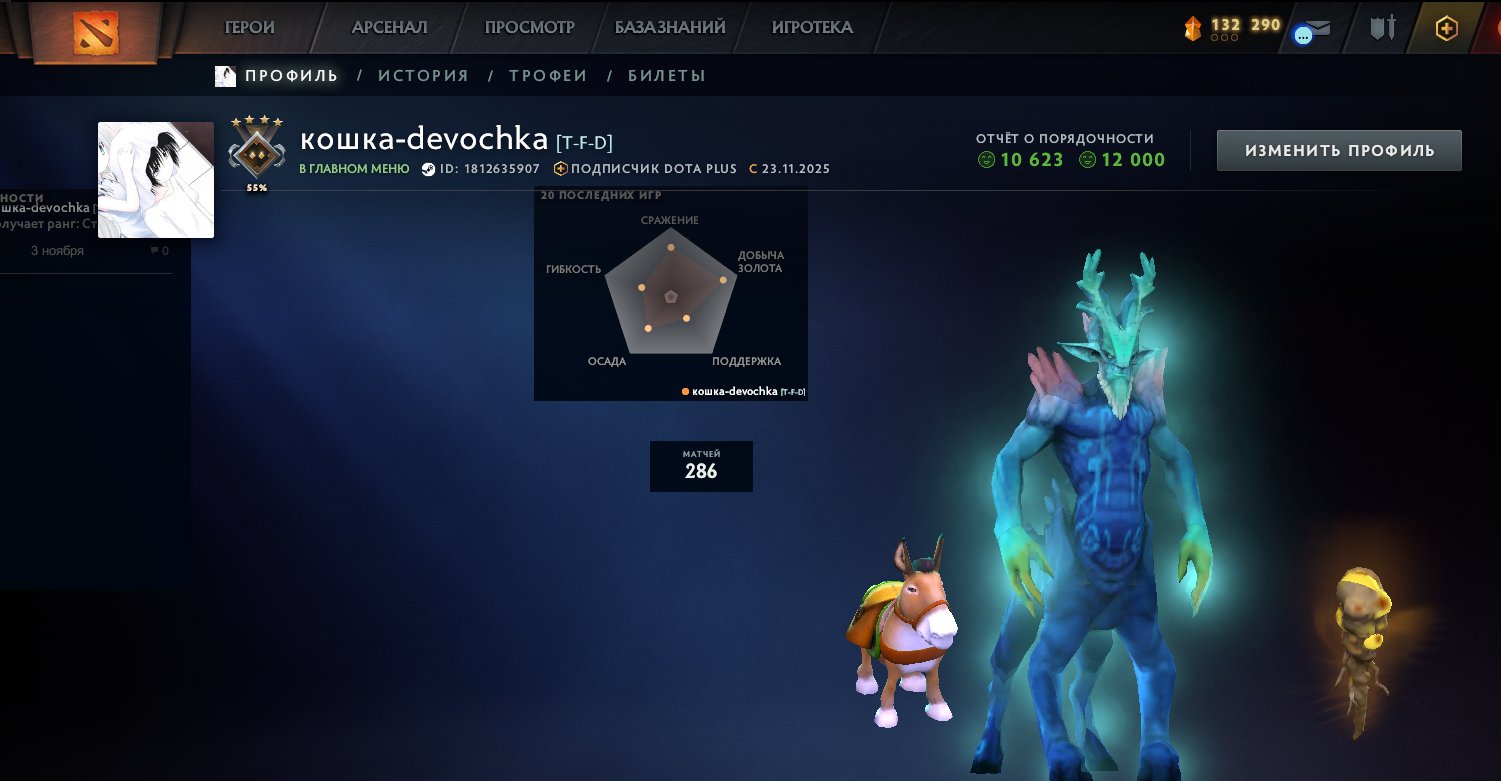Click the ИЗМЕНИТЬ ПРОФИЛЬ button

pyautogui.click(x=1338, y=149)
